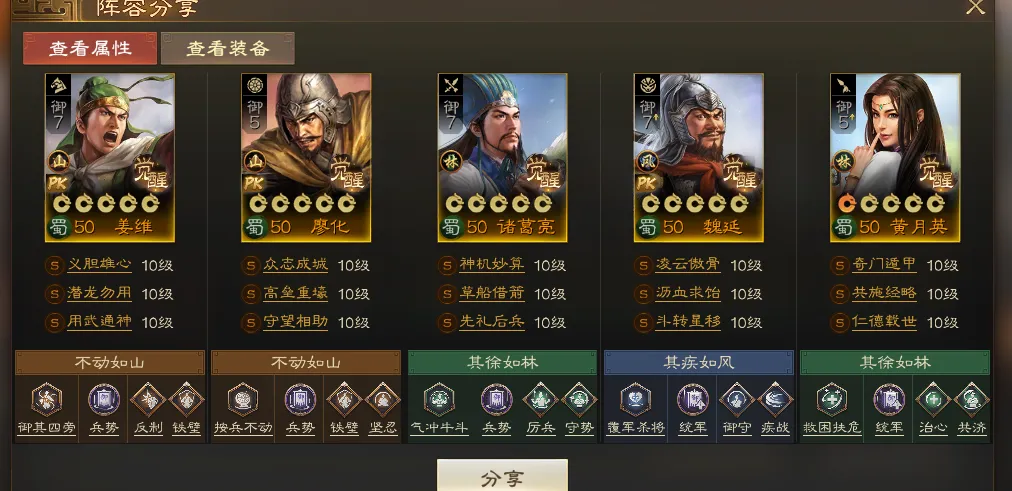The width and height of the screenshot is (1012, 491).
Task: View the 草船借箭 skill entry
Action: pos(491,295)
